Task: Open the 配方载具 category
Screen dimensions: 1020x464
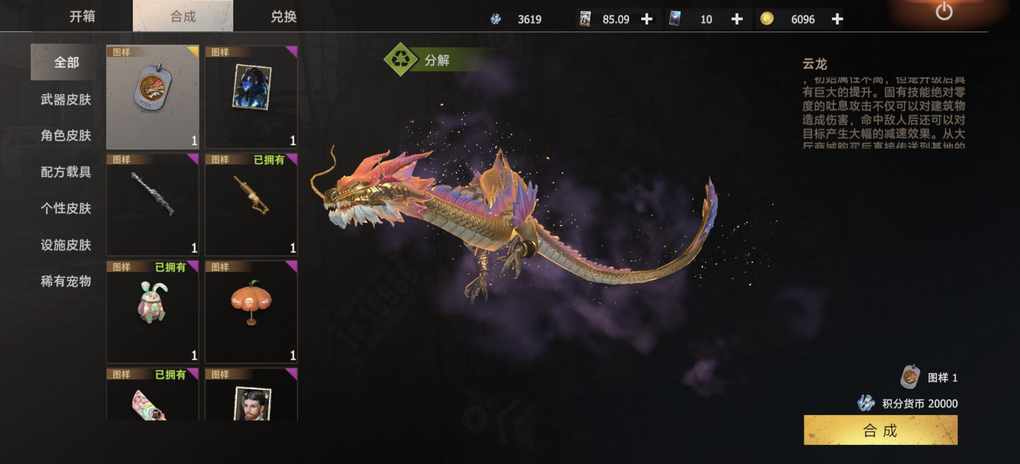Action: [x=66, y=172]
